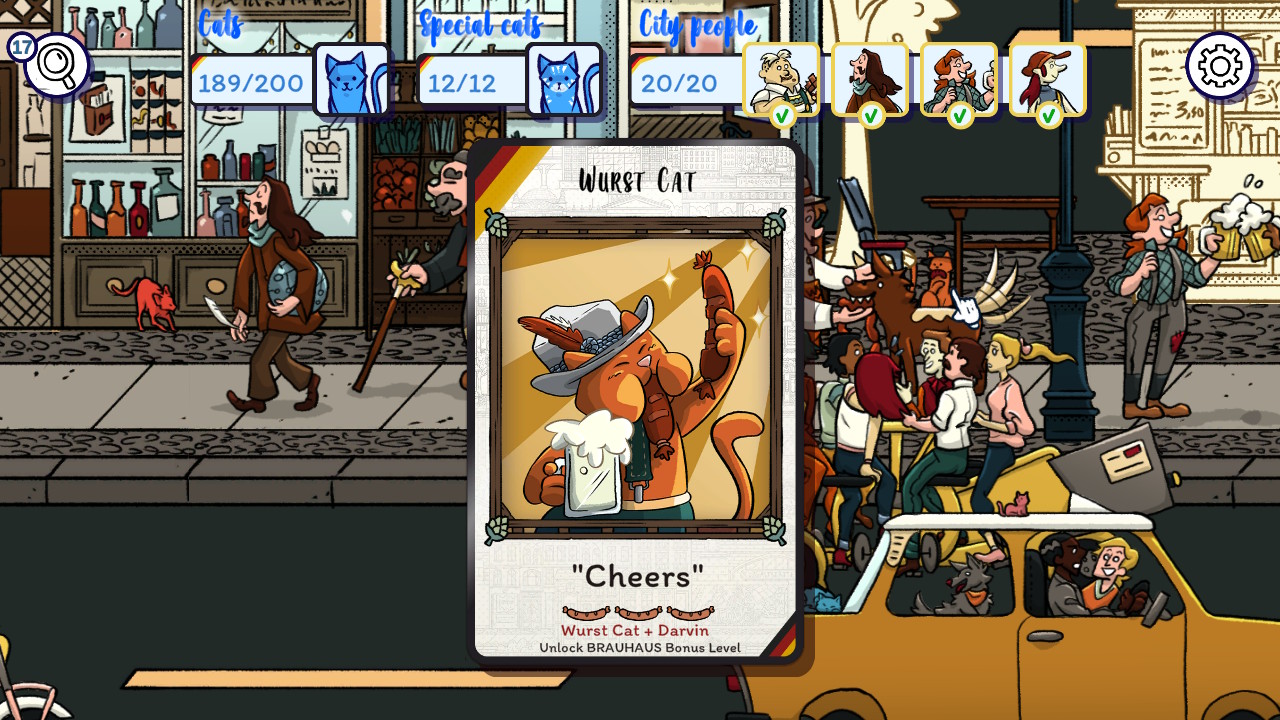Screen dimensions: 1280x720
Task: Toggle the green checkmark under the bearded man portrait
Action: click(870, 115)
